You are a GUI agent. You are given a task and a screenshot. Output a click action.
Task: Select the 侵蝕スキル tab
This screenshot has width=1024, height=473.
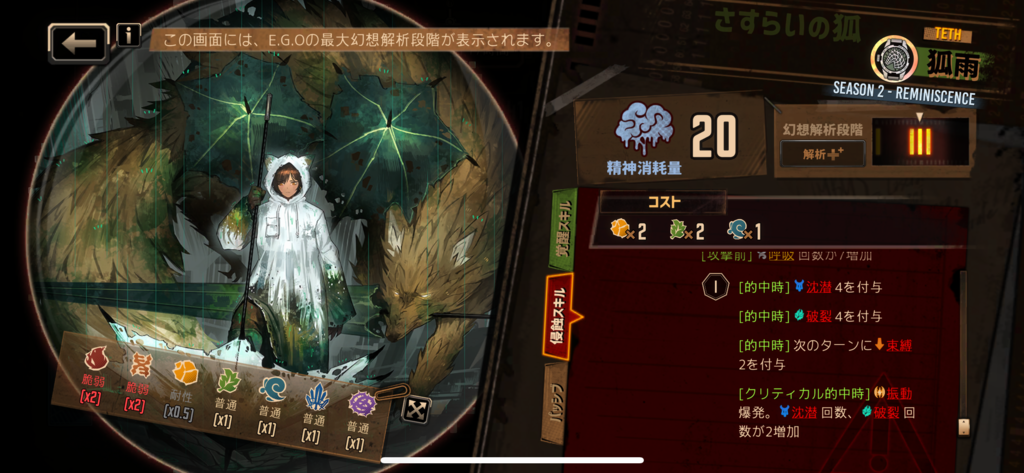click(557, 316)
